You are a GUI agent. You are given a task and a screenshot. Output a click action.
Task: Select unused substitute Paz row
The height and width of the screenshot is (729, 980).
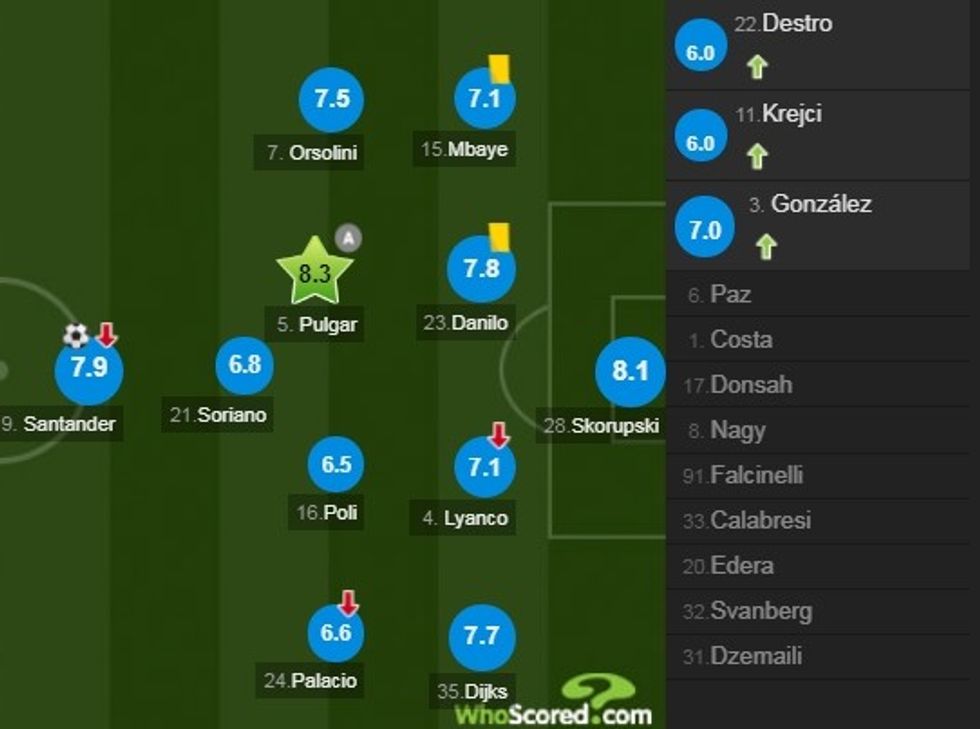pyautogui.click(x=730, y=295)
